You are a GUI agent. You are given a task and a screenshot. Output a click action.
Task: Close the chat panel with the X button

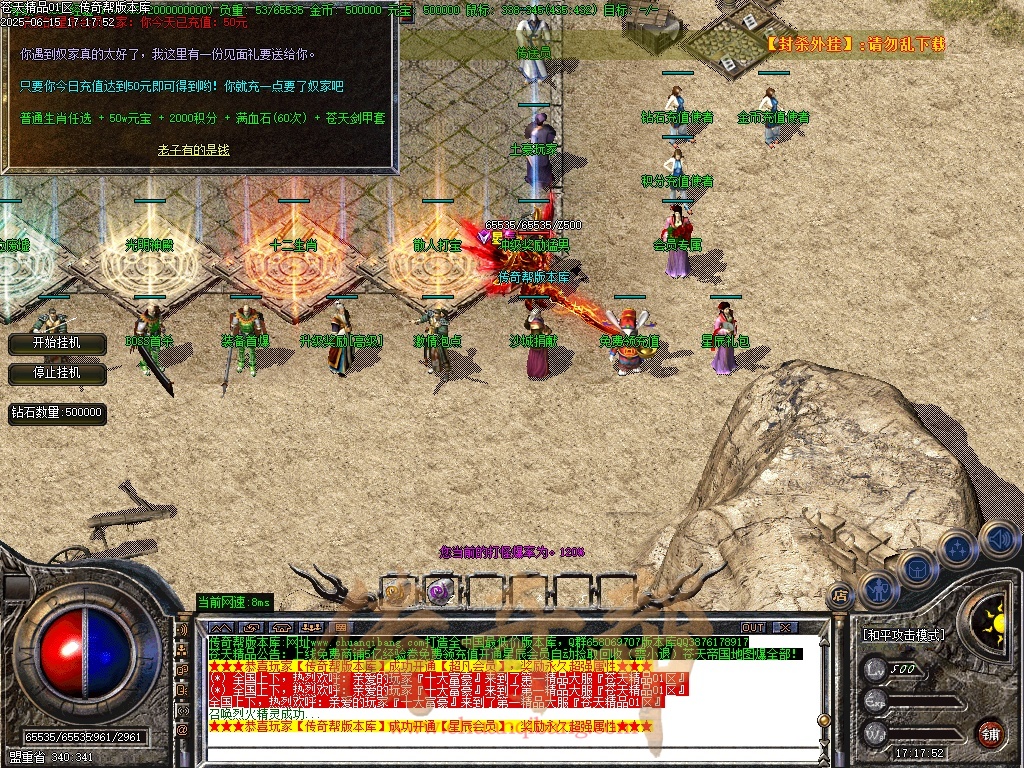786,627
